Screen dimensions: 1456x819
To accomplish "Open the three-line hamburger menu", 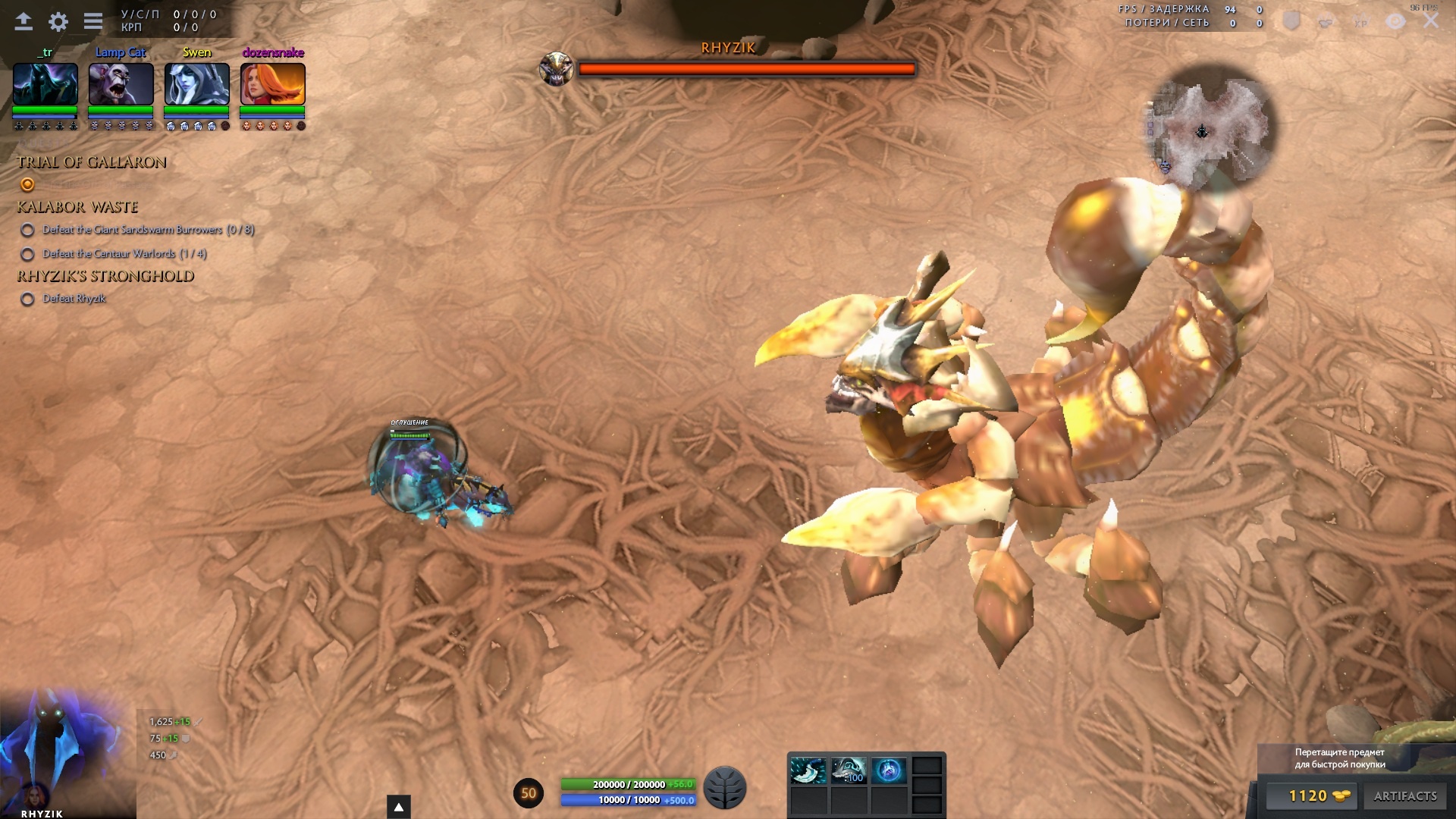I will pos(93,21).
